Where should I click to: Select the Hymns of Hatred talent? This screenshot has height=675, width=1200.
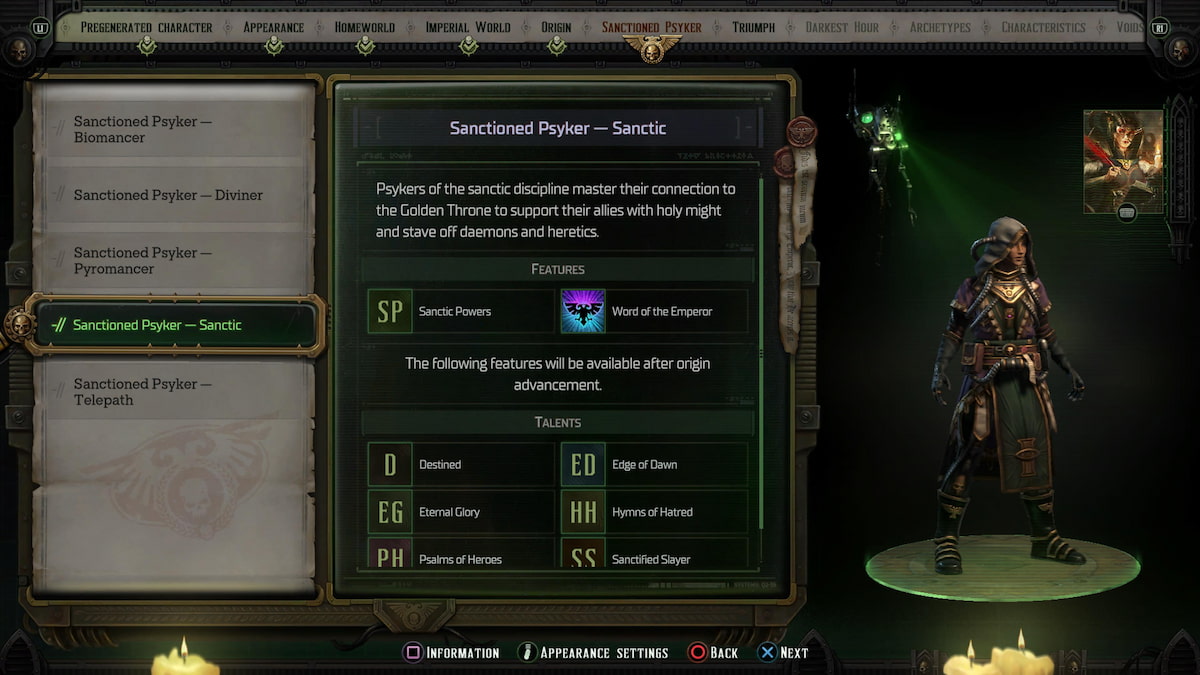[653, 512]
